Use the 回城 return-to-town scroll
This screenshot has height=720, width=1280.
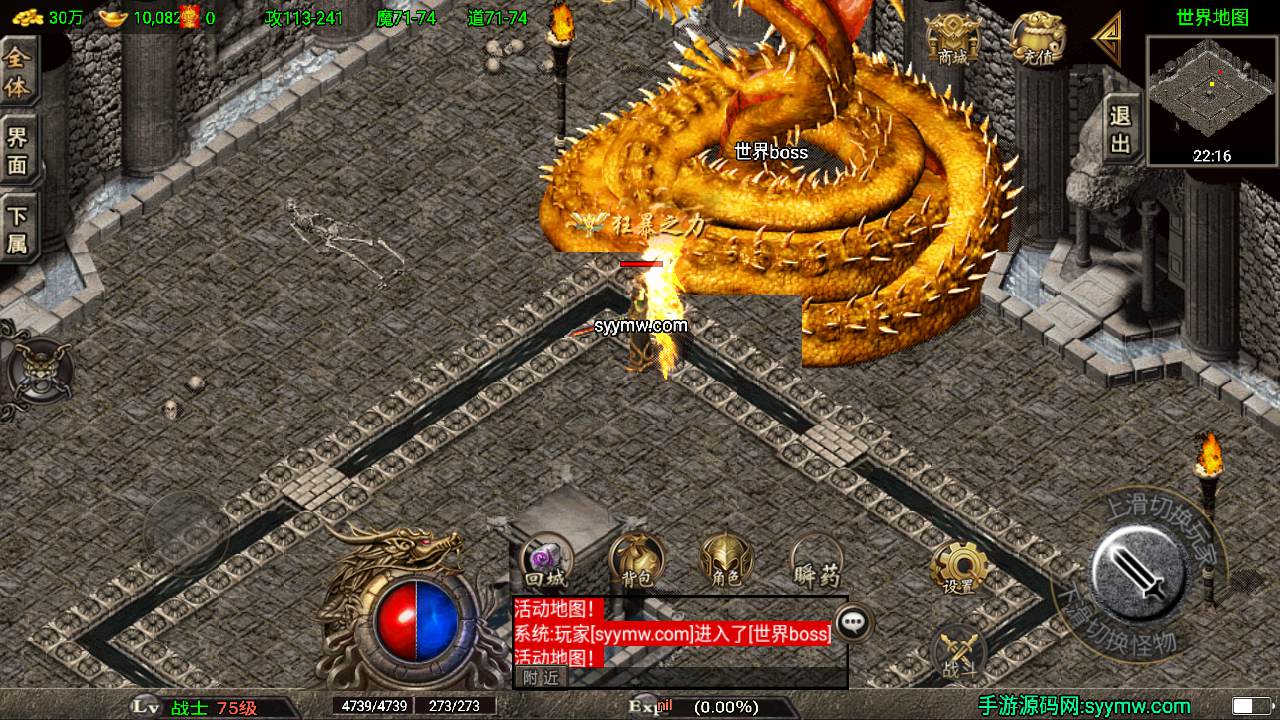(546, 562)
